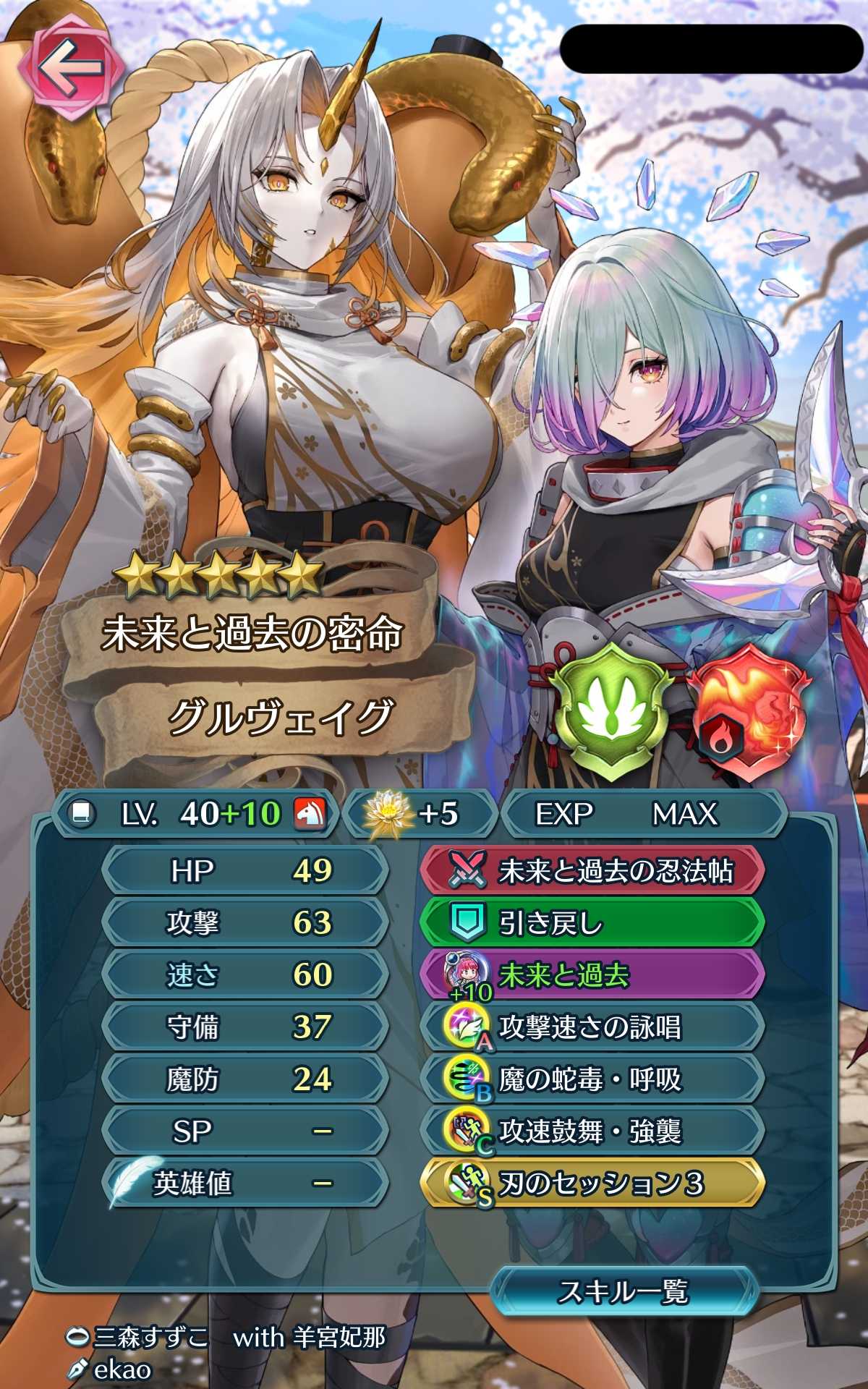Screen dimensions: 868x1389
Task: Go back with the pink arrow button
Action: pyautogui.click(x=70, y=70)
